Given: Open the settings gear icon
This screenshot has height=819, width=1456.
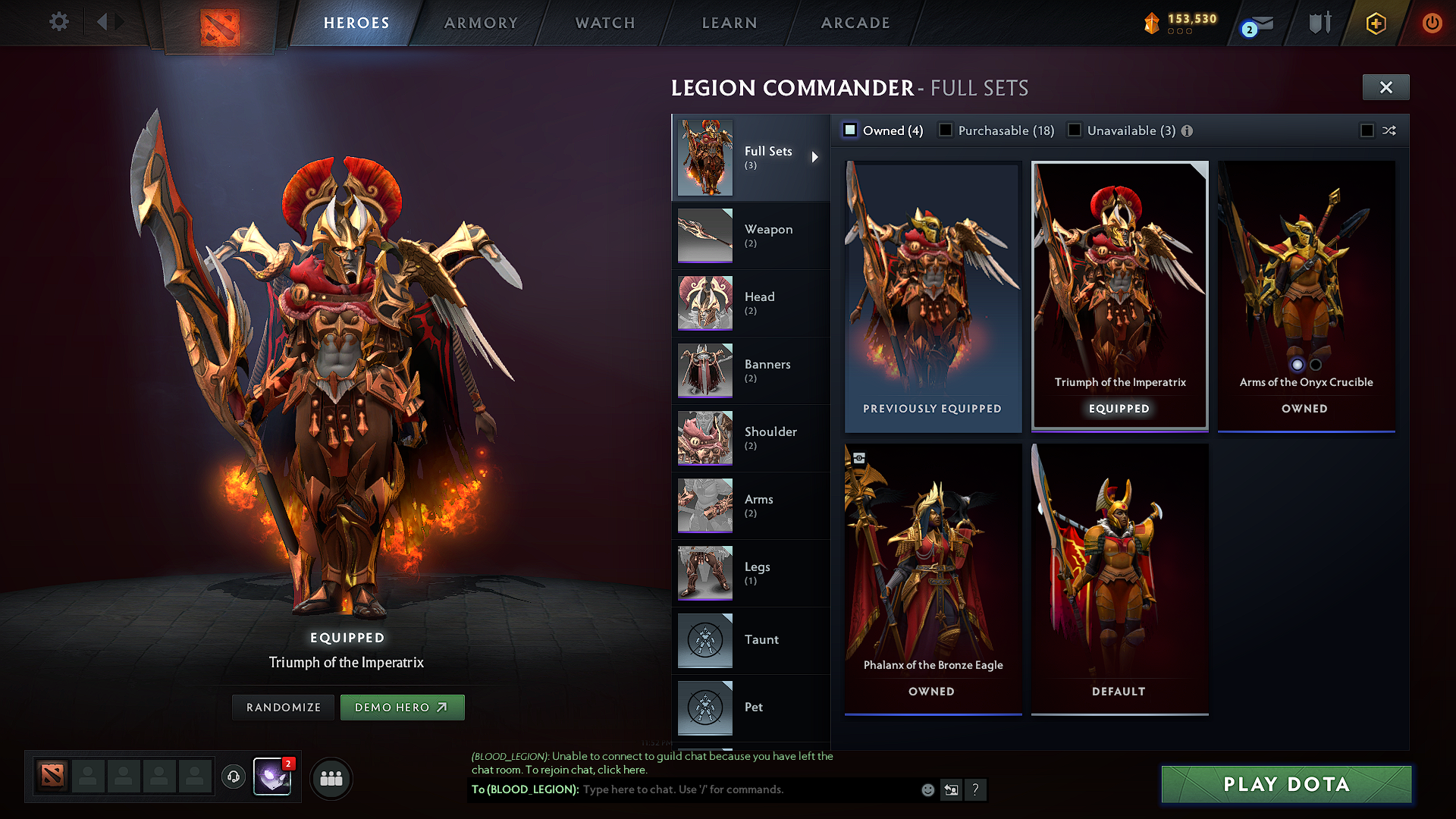Looking at the screenshot, I should coord(58,22).
